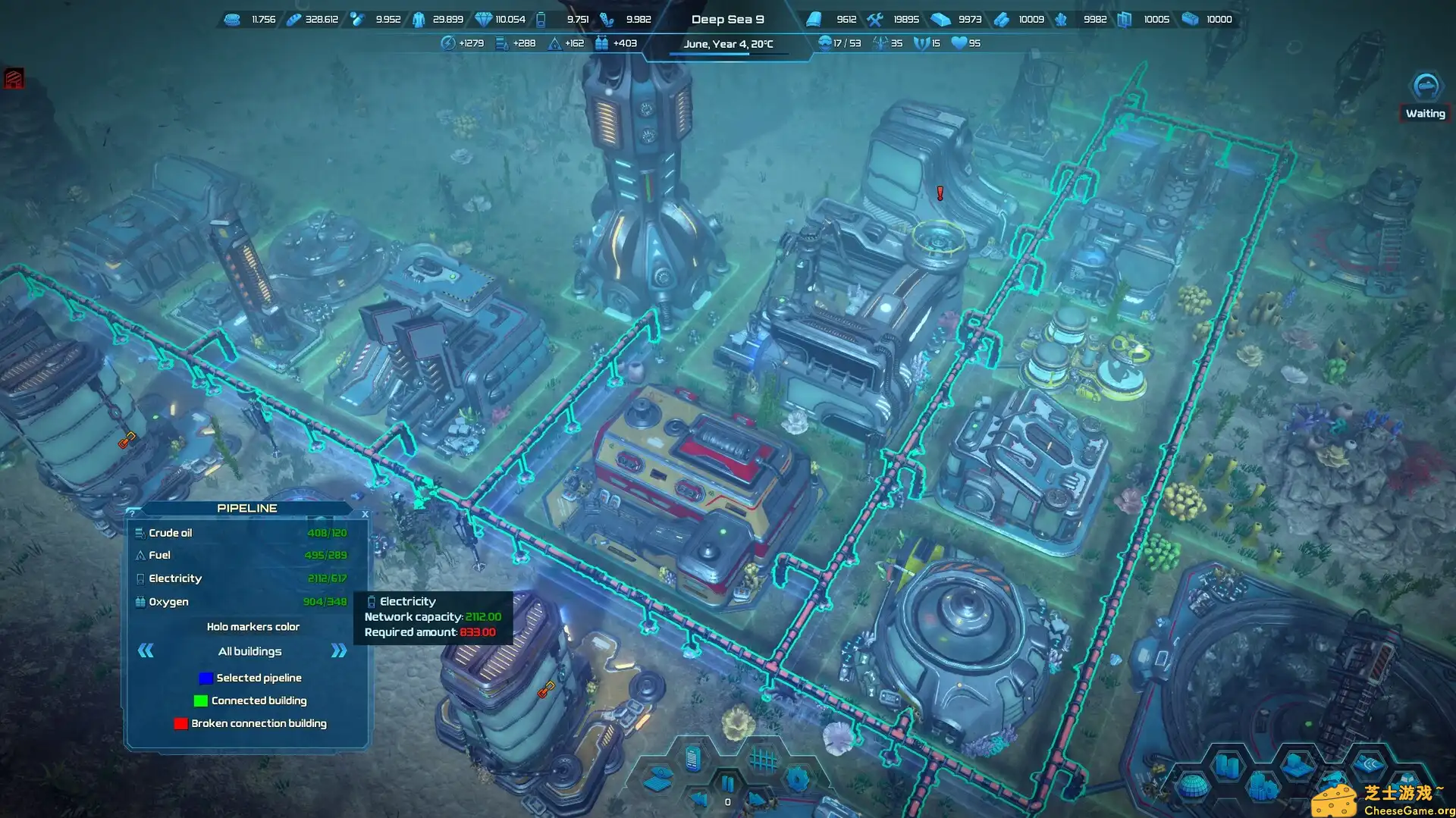The height and width of the screenshot is (818, 1456).
Task: Click the June Year 4 date display
Action: click(729, 44)
